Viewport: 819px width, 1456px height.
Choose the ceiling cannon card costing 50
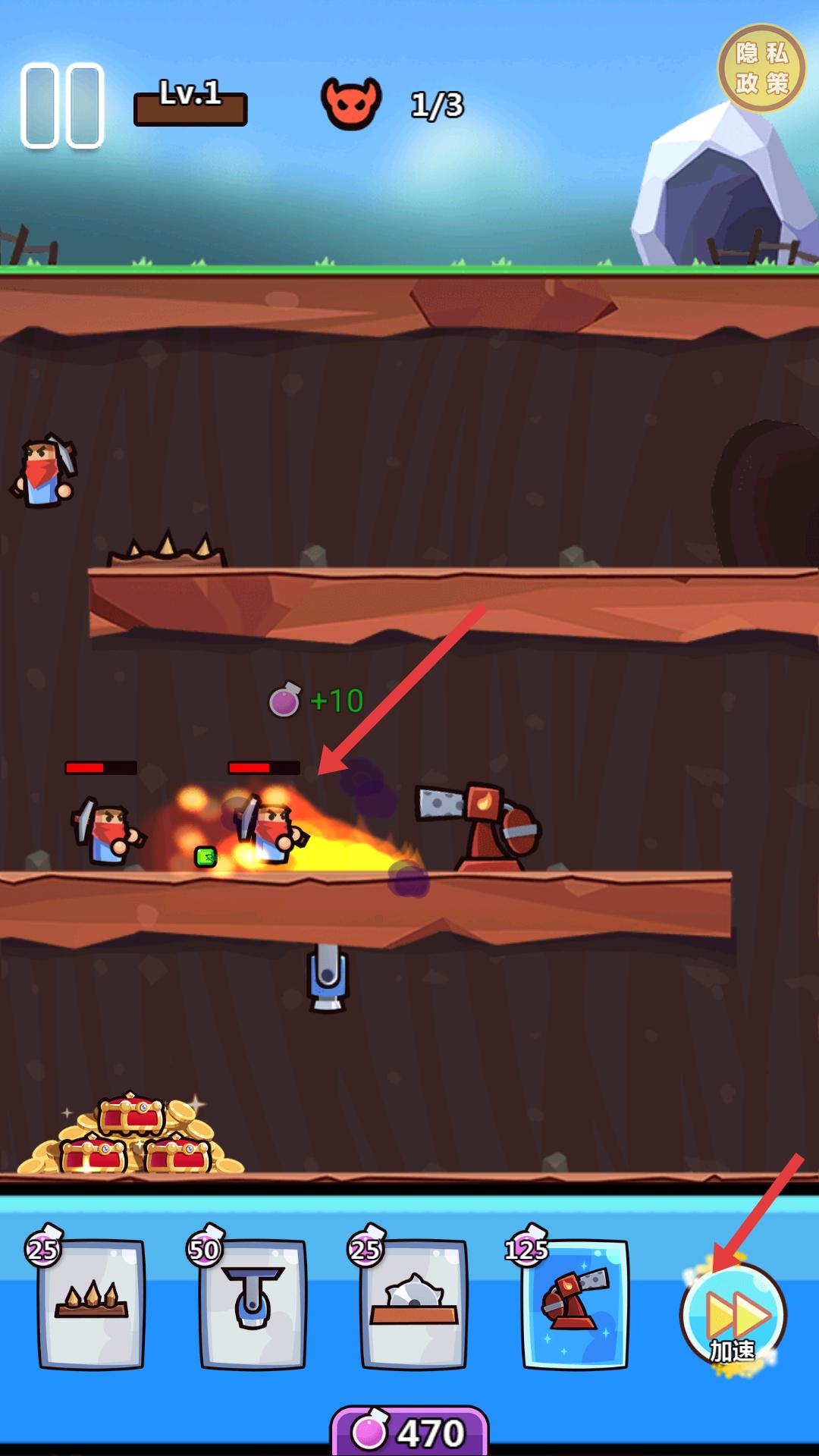[x=253, y=1304]
